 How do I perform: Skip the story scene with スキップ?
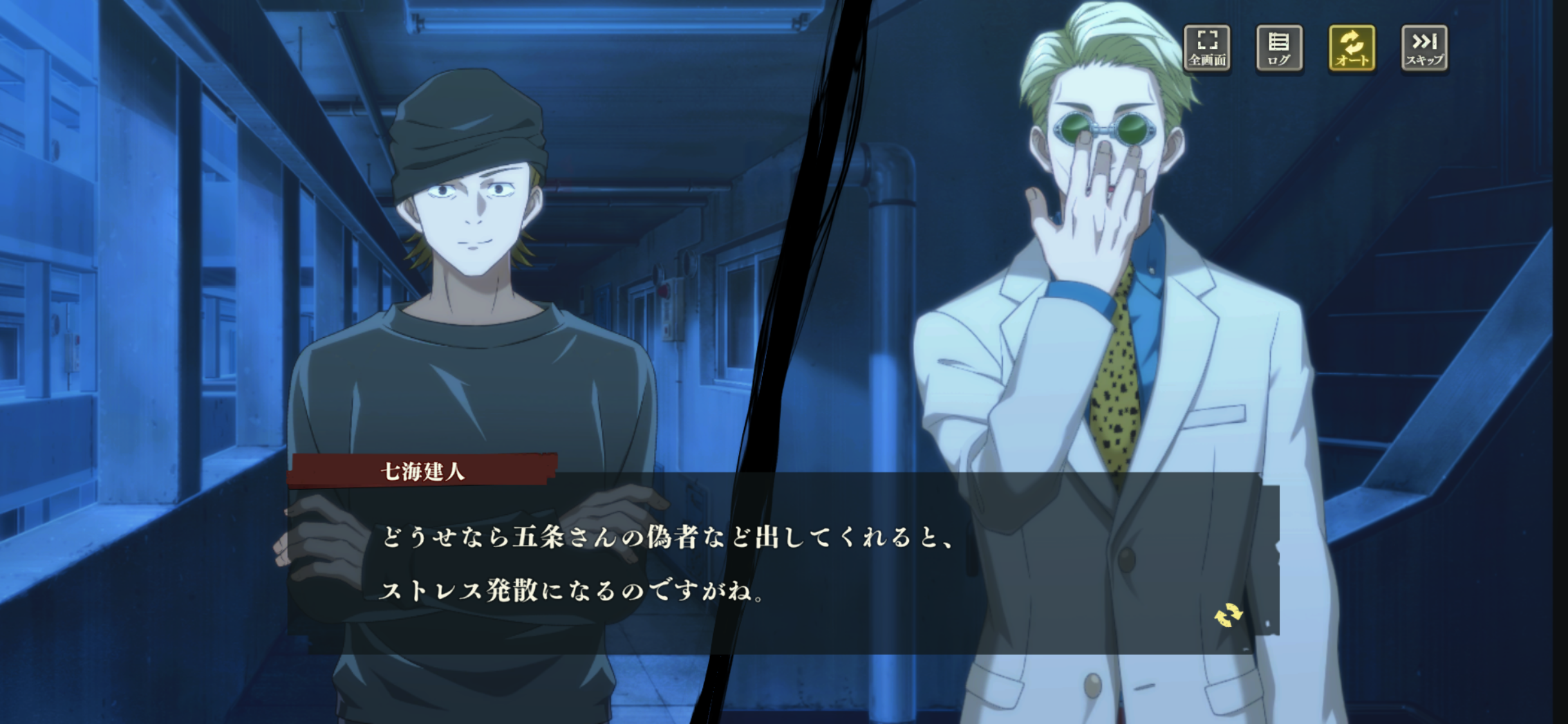tap(1424, 48)
